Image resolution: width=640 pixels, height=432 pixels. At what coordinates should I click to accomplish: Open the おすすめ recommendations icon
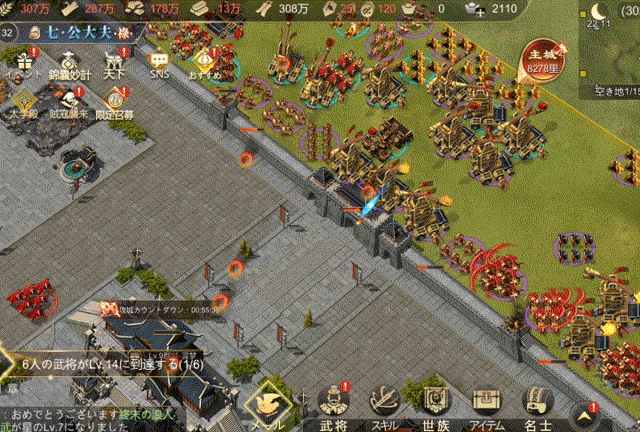click(205, 60)
